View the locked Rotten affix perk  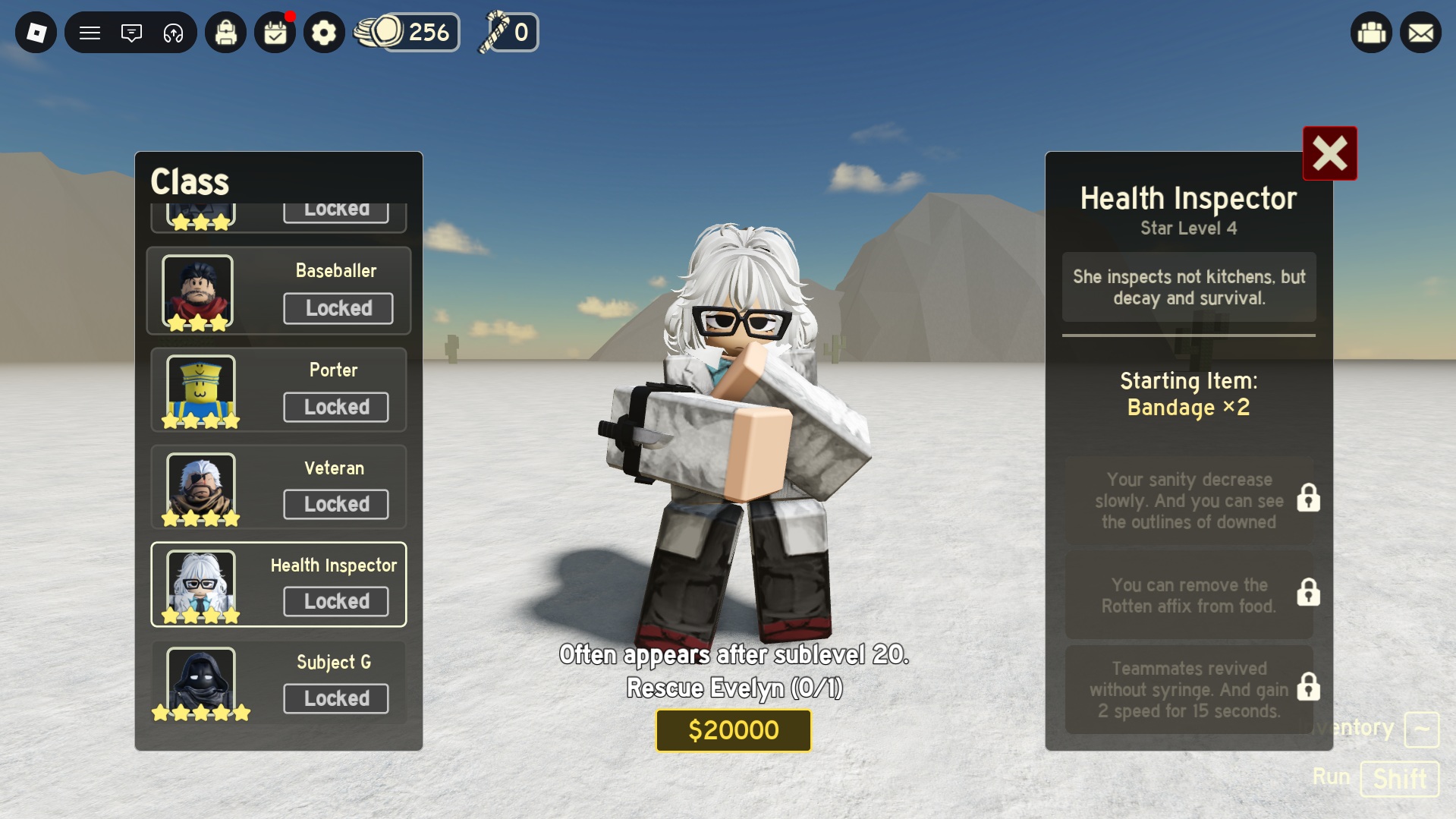tap(1189, 595)
